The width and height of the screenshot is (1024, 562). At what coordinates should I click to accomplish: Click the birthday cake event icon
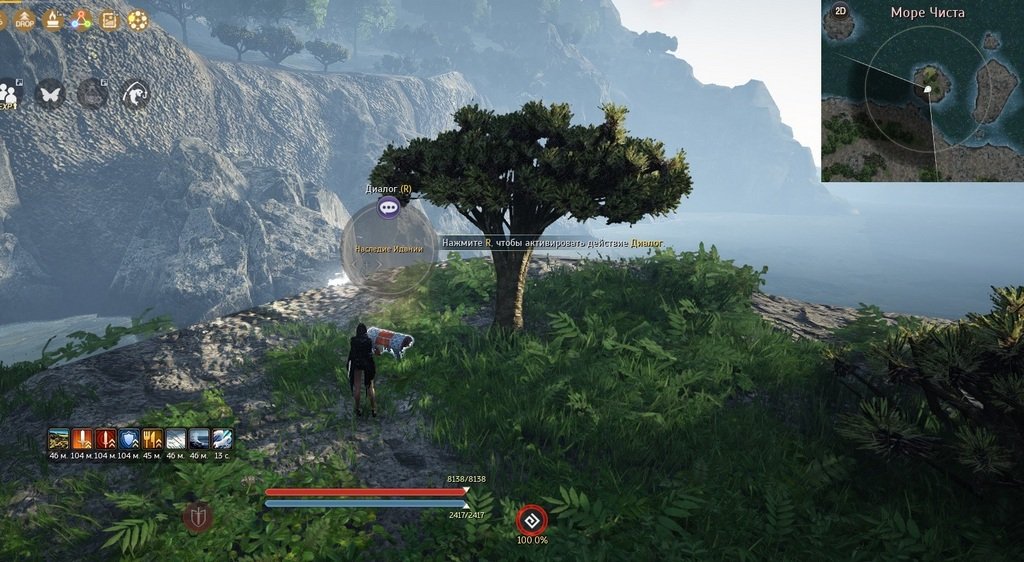52,19
